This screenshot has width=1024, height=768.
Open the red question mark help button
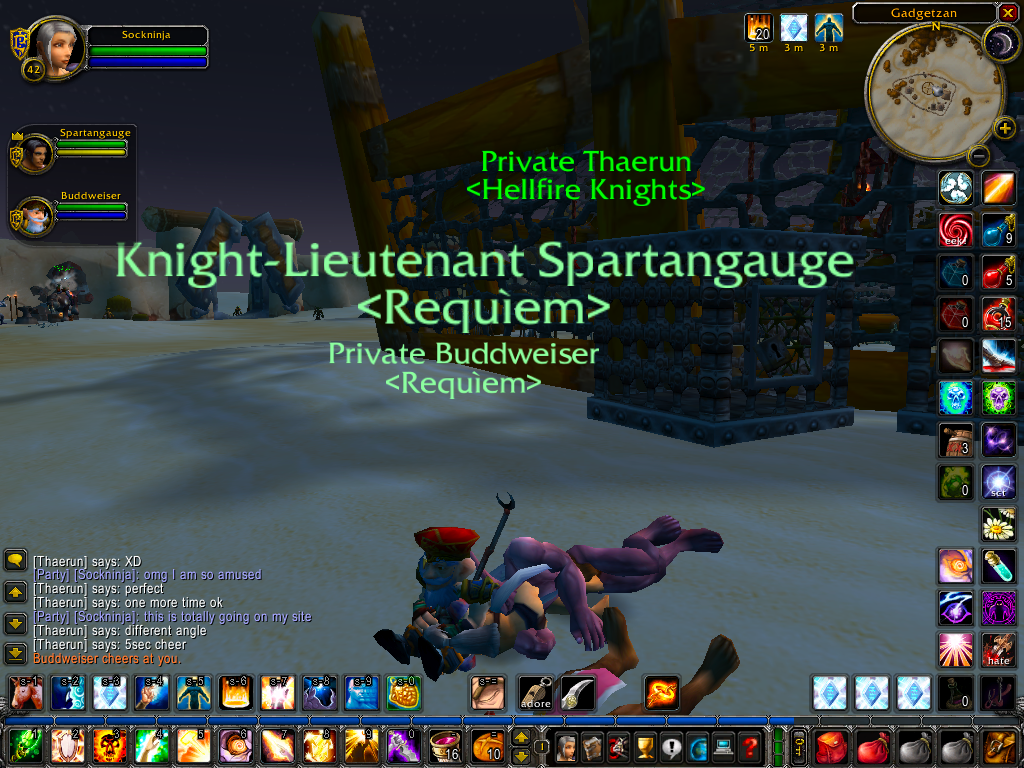tap(747, 746)
